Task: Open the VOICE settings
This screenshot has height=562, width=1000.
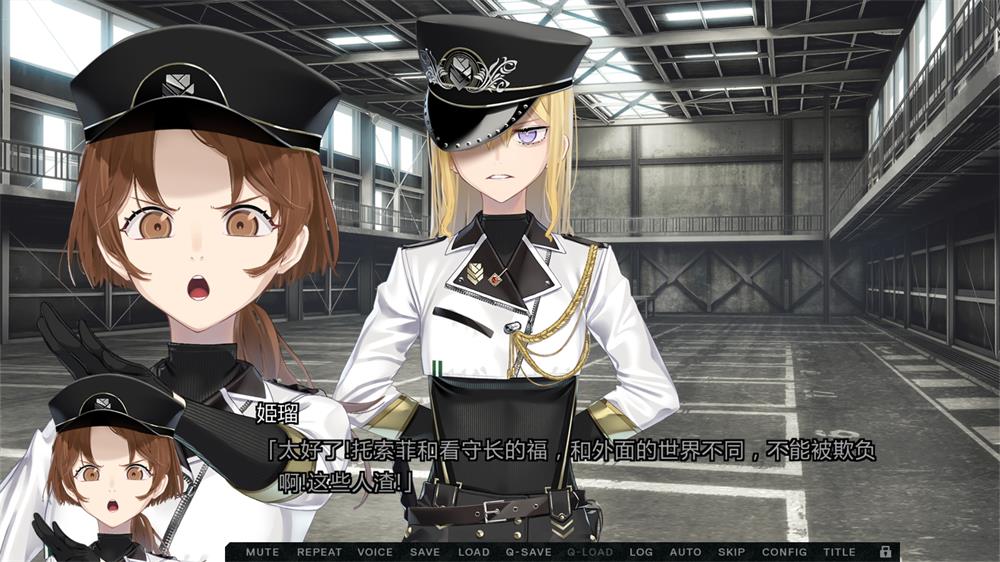Action: [x=375, y=552]
